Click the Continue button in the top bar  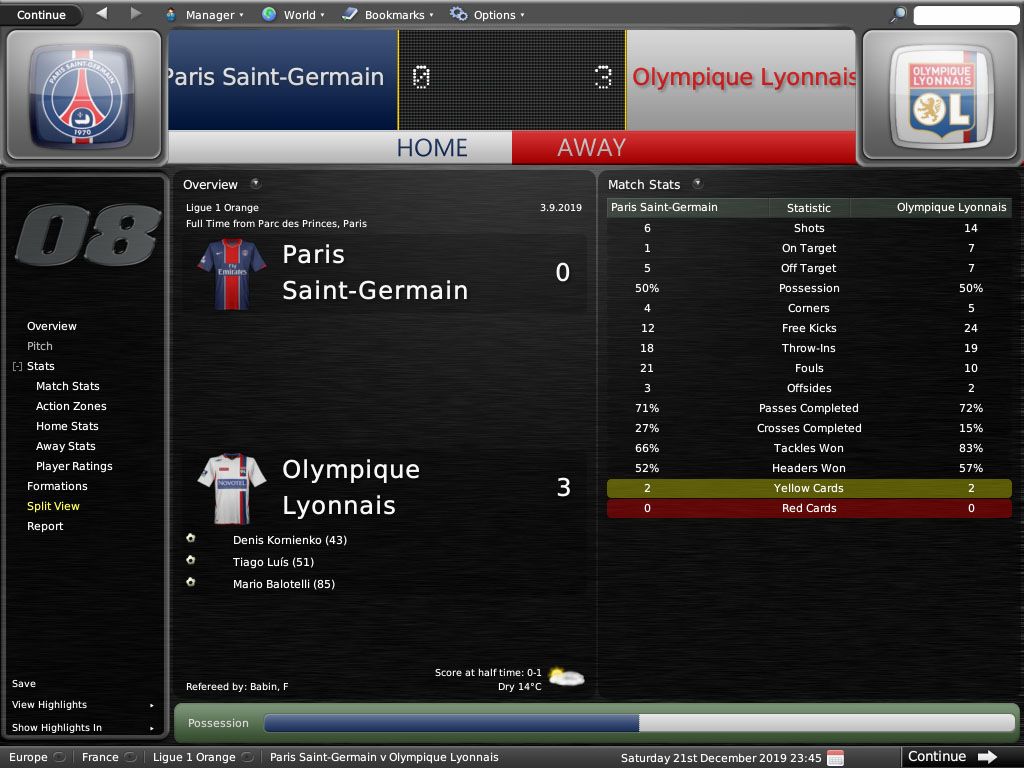(x=41, y=14)
